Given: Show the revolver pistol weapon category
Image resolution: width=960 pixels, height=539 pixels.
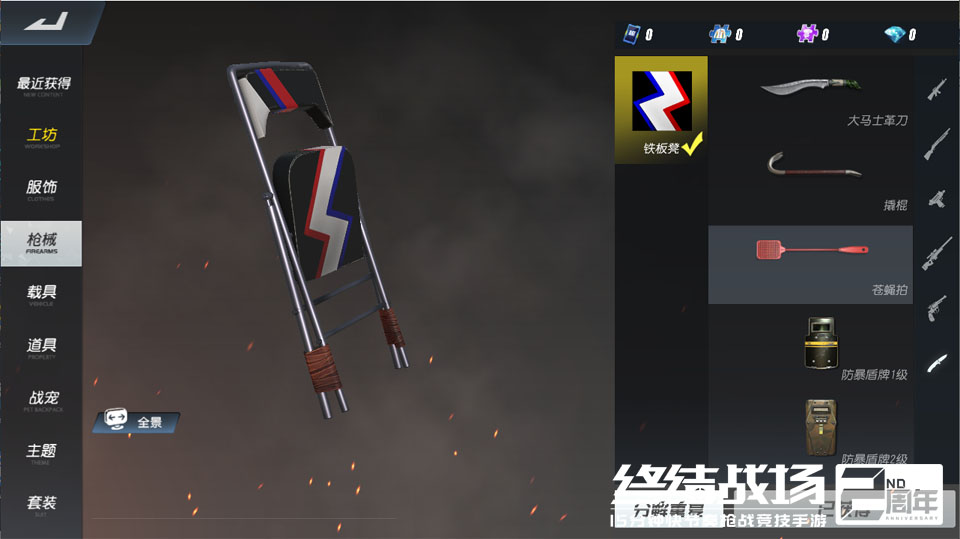Looking at the screenshot, I should pos(937,307).
